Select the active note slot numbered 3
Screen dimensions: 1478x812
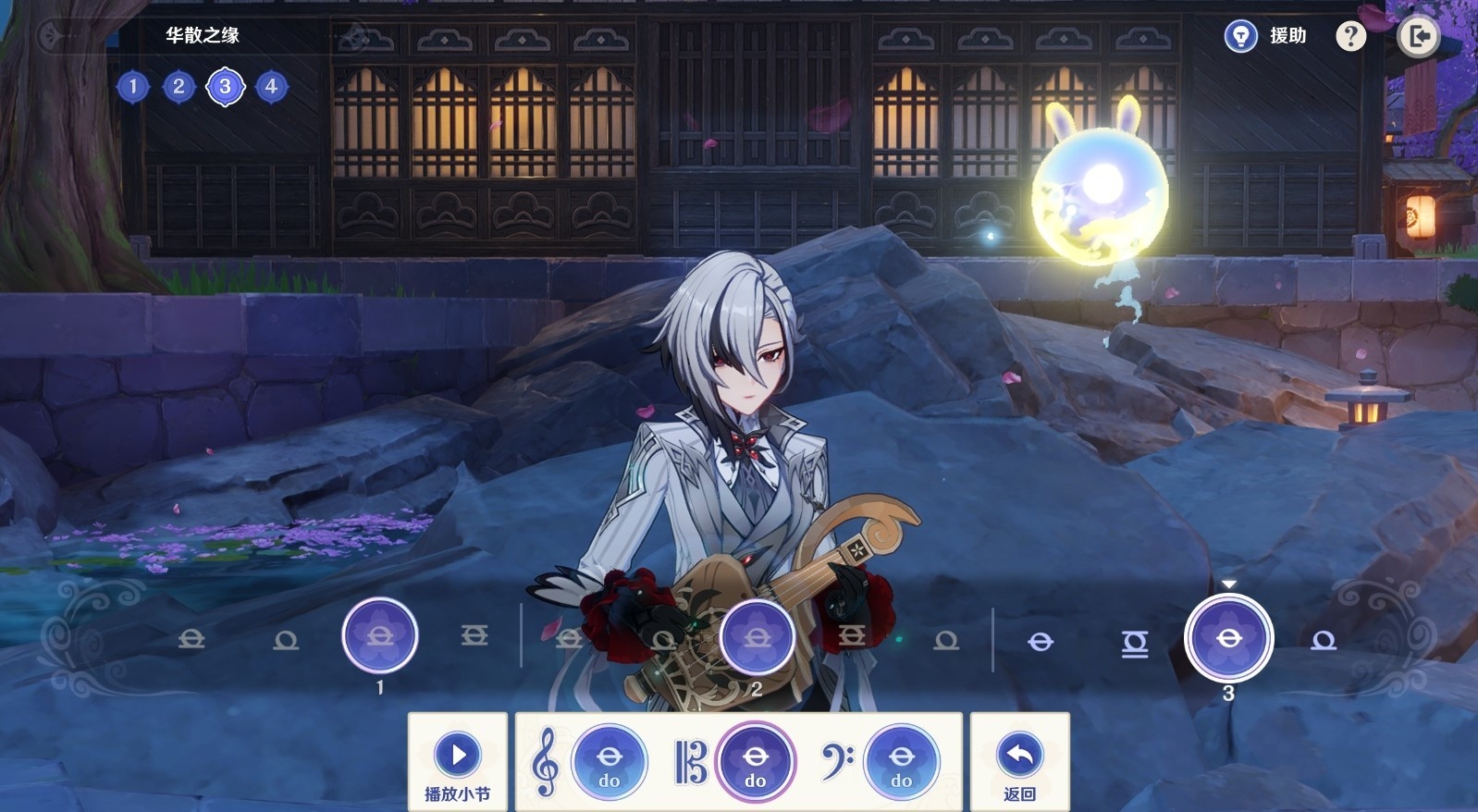(x=1228, y=638)
